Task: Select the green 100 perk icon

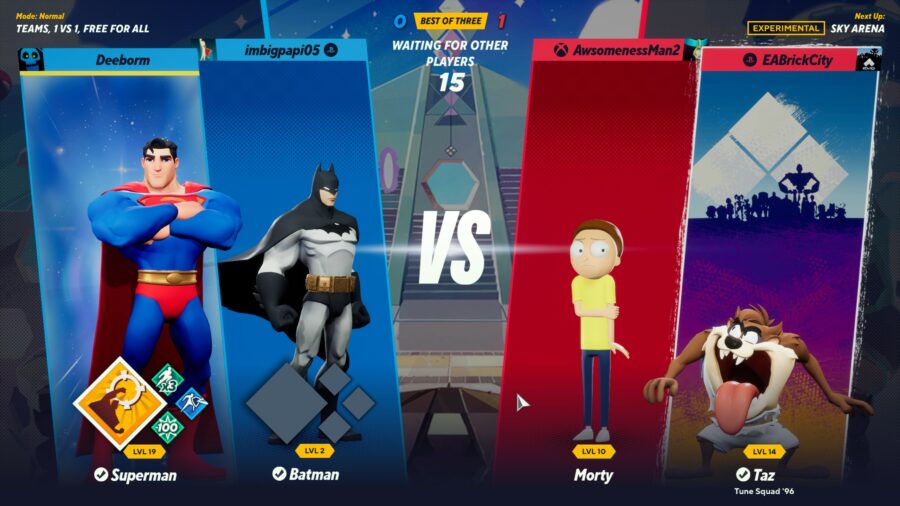Action: tap(167, 426)
